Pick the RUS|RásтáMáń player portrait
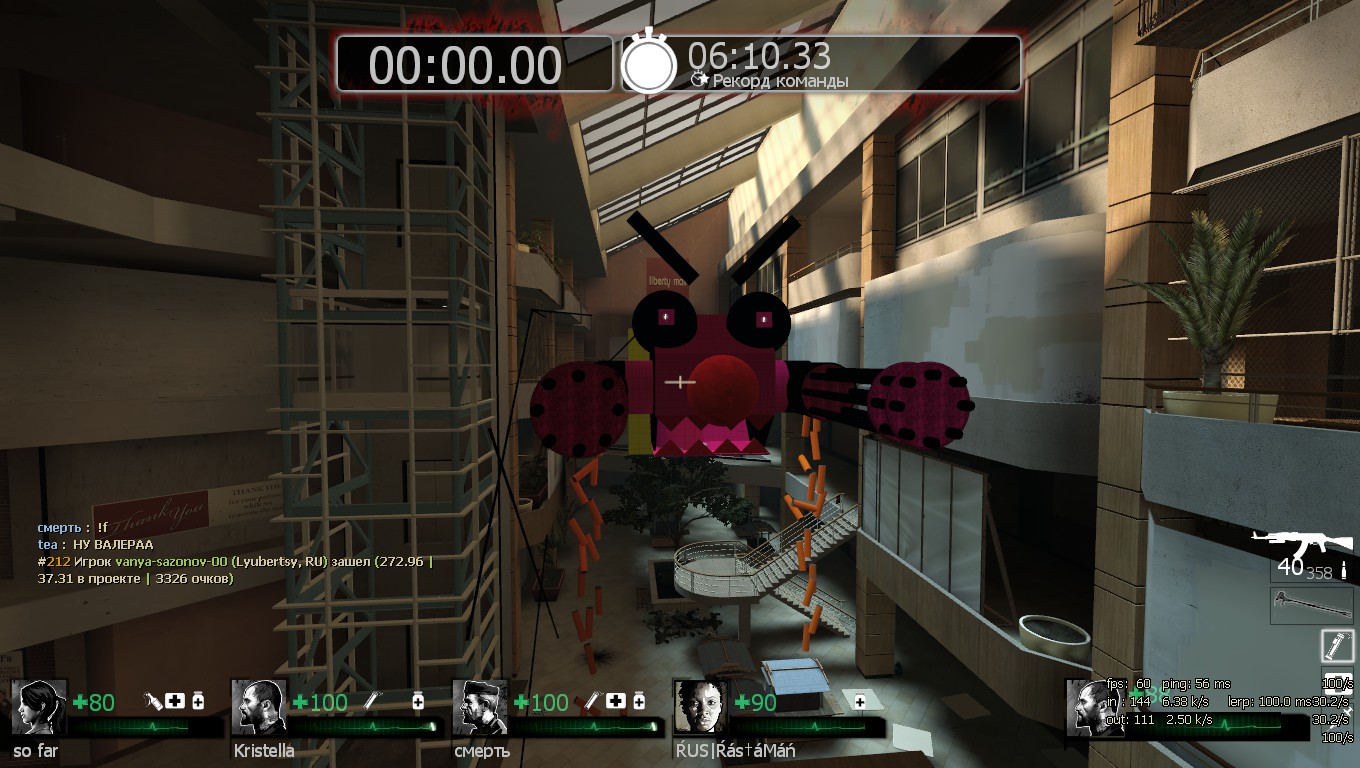 699,707
